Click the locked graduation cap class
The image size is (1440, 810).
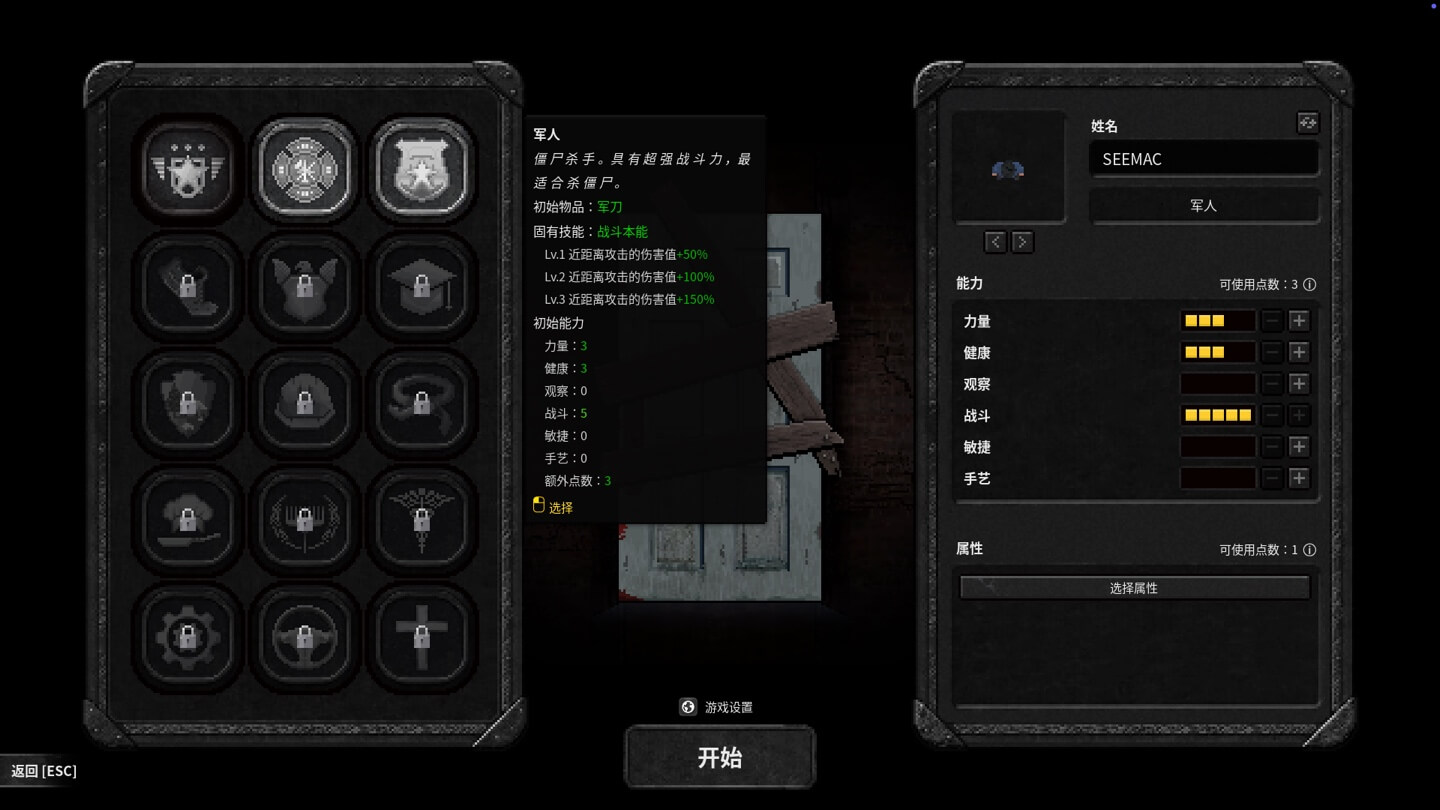point(422,286)
